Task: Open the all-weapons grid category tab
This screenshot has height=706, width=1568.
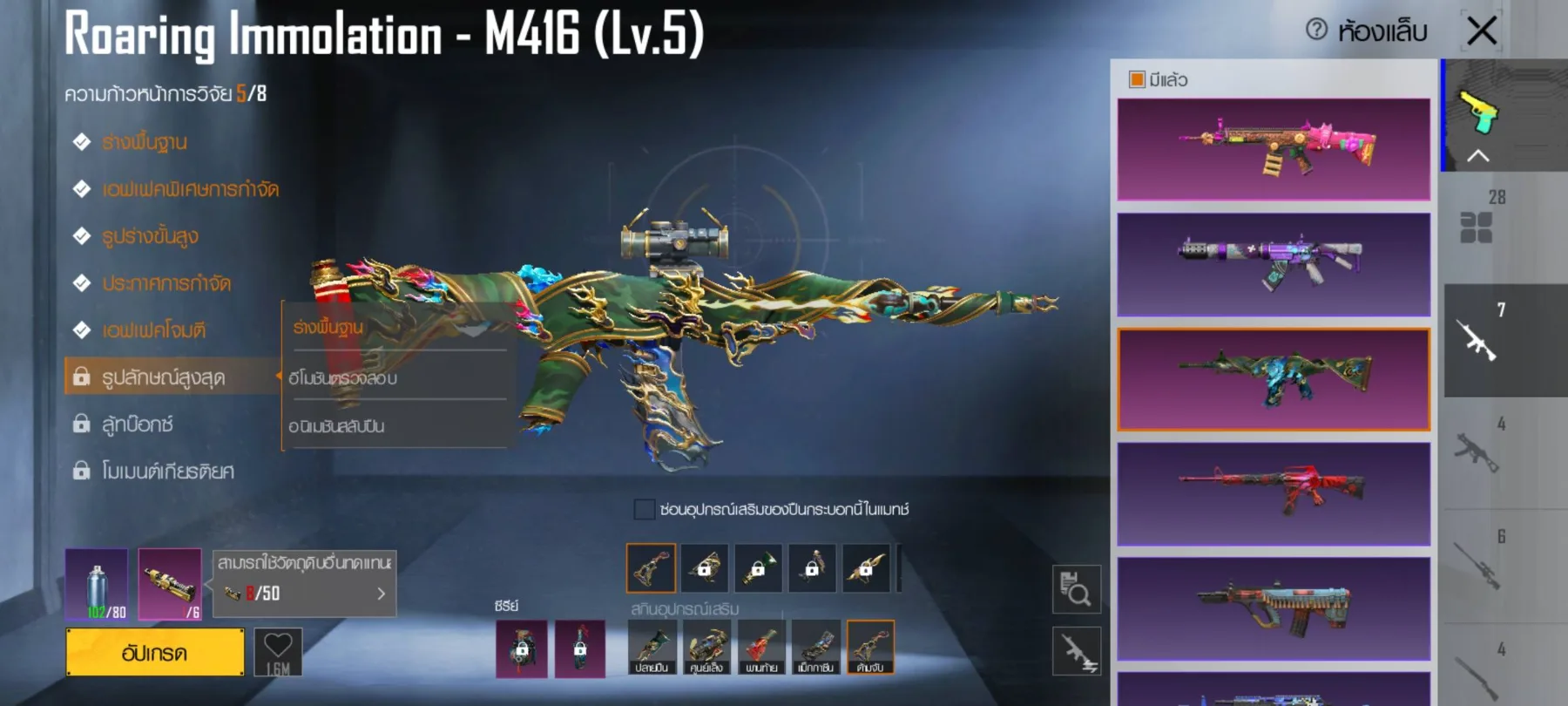Action: [1477, 227]
